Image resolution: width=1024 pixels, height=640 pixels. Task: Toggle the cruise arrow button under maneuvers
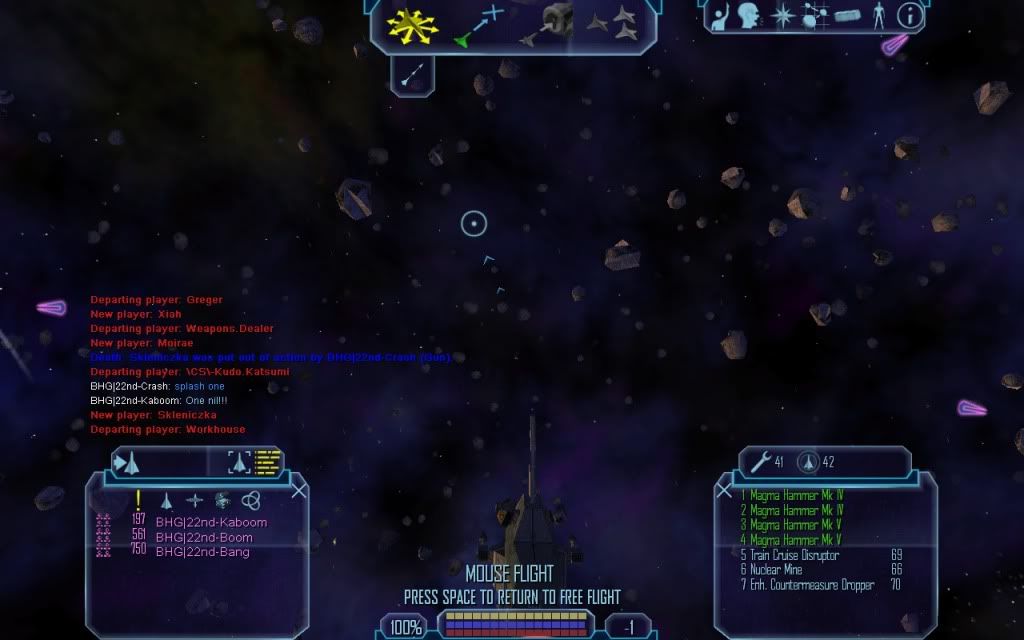pos(411,74)
